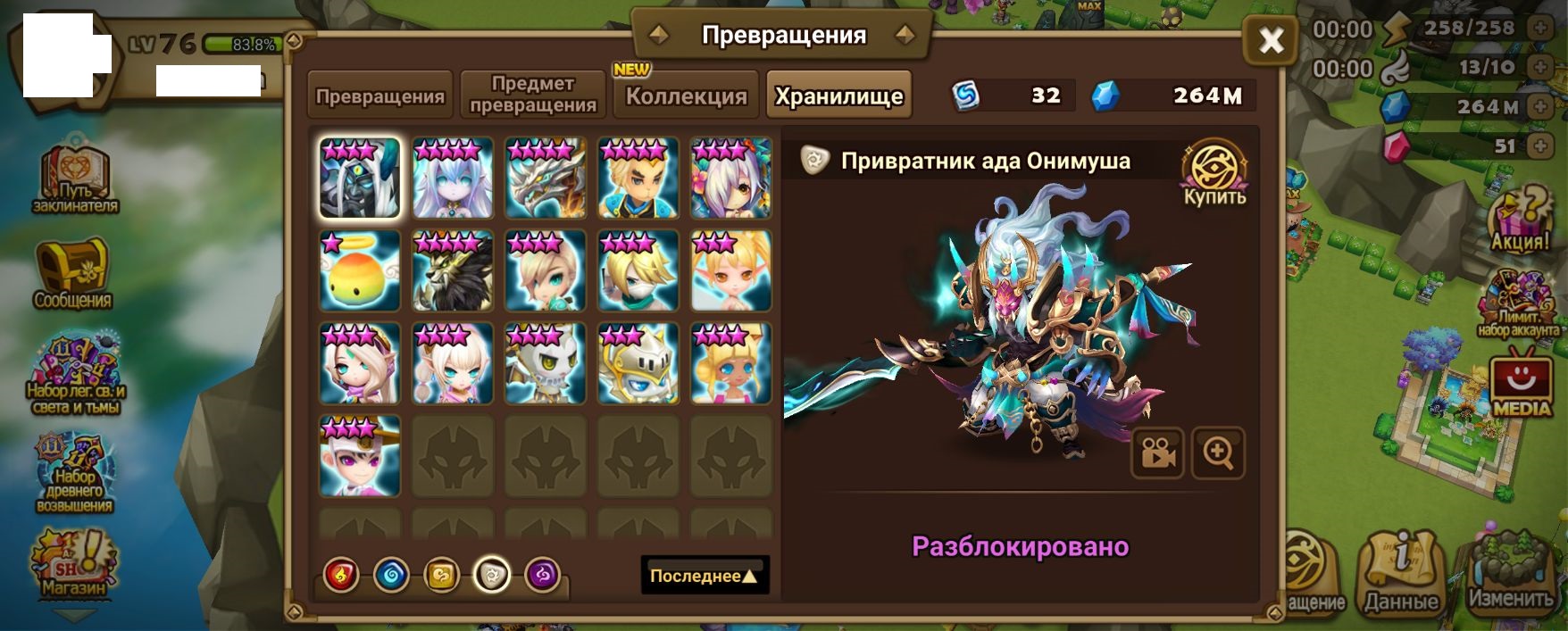The image size is (1568, 631).
Task: Choose the white dragon transmog thumbnail
Action: pyautogui.click(x=546, y=178)
